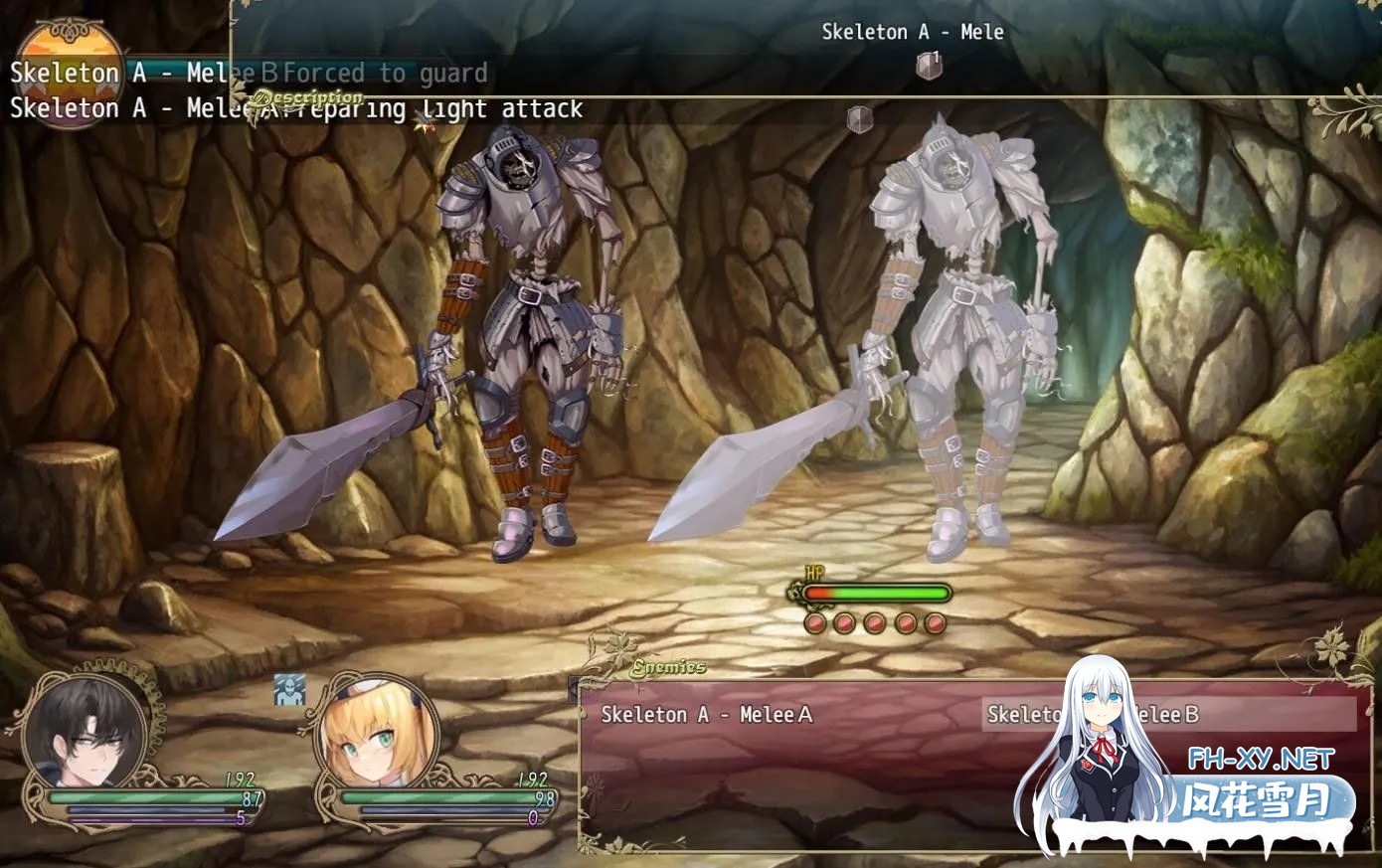
Task: Select Skeleton A - Melee A in Enemies list
Action: click(707, 714)
